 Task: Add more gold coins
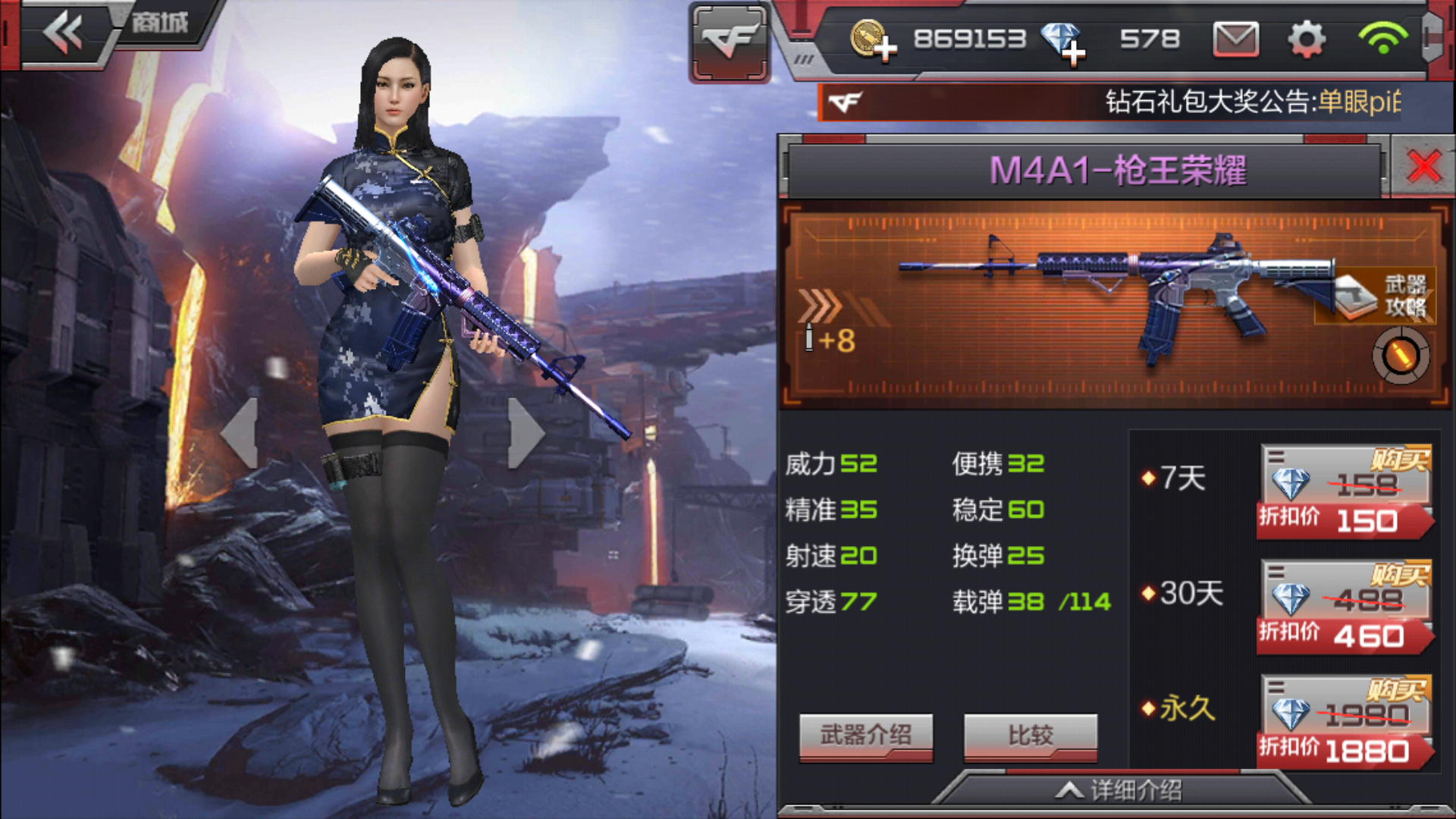pos(874,41)
